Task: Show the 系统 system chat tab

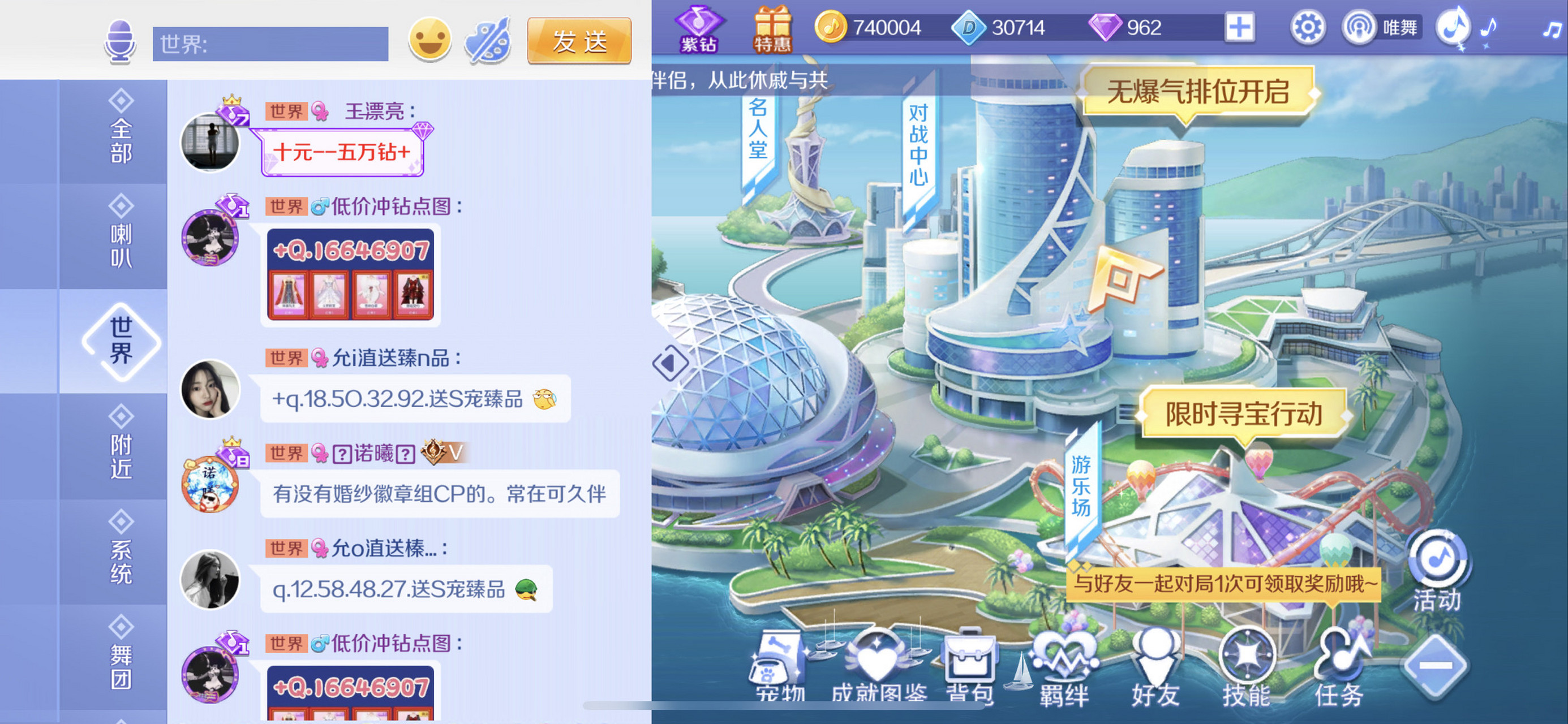Action: (x=121, y=552)
